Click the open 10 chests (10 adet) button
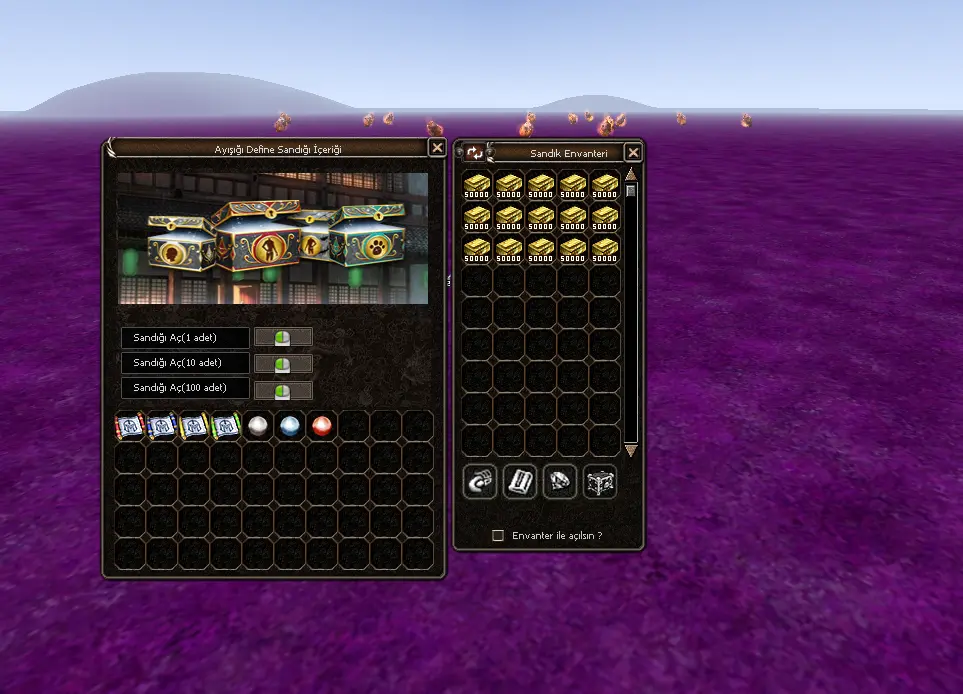The image size is (963, 694). [284, 363]
